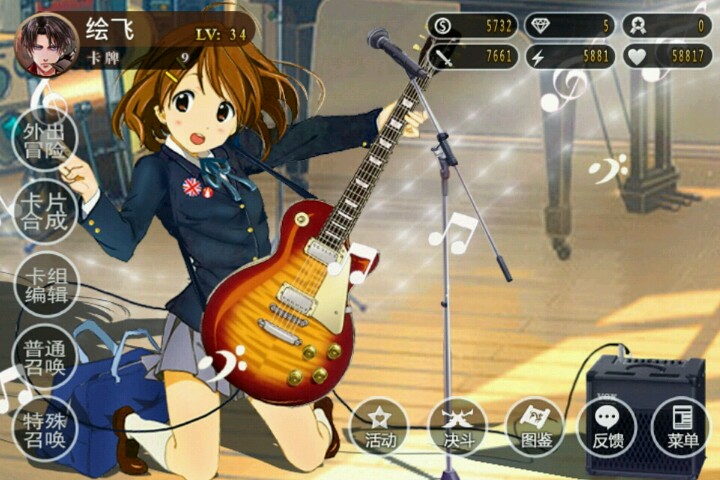720x480 pixels.
Task: Click the player avatar portrait
Action: [45, 44]
